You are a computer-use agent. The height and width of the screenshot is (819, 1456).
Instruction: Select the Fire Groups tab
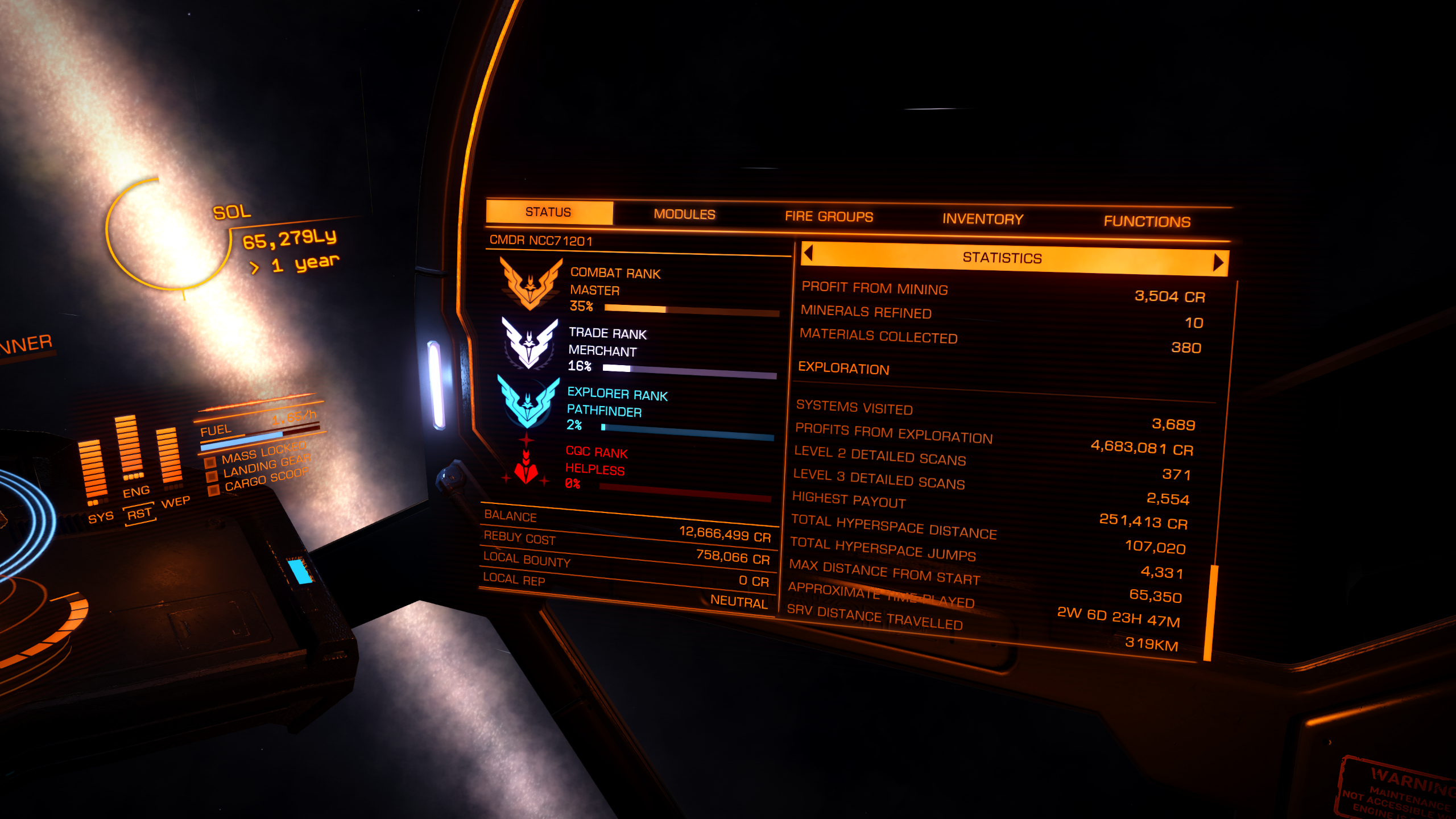829,217
